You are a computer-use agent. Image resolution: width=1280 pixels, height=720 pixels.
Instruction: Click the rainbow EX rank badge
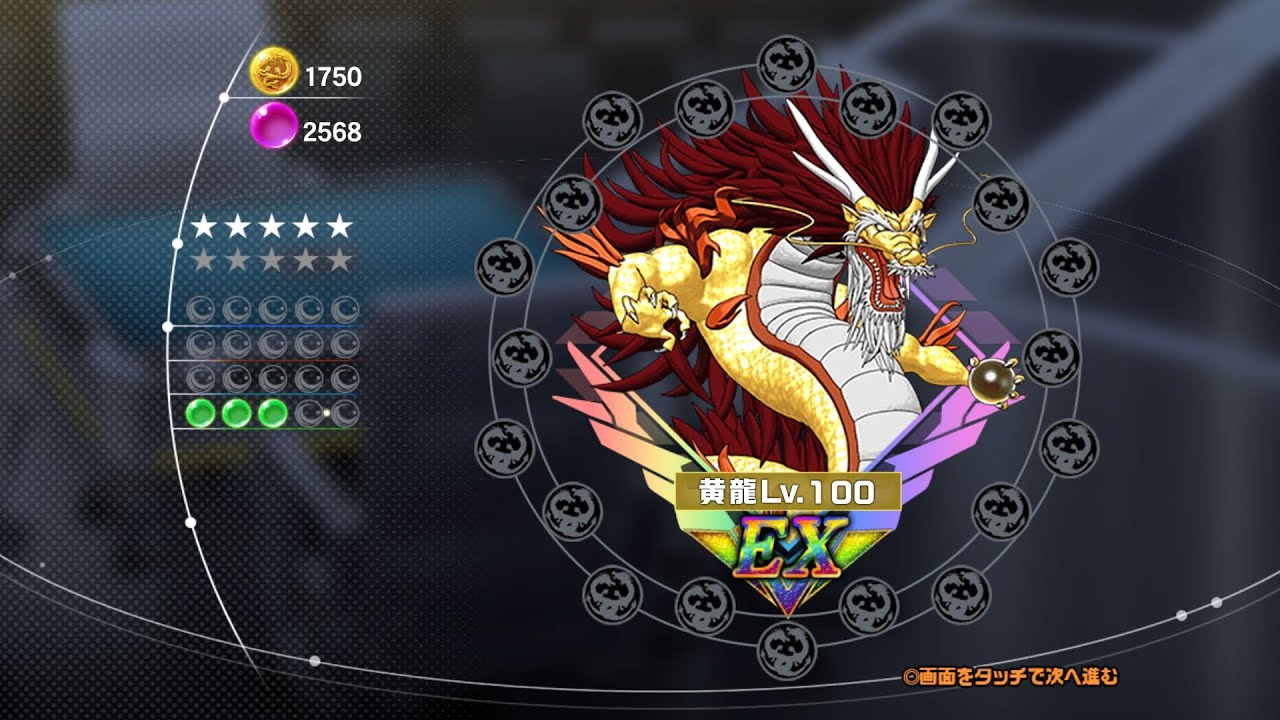[x=786, y=553]
